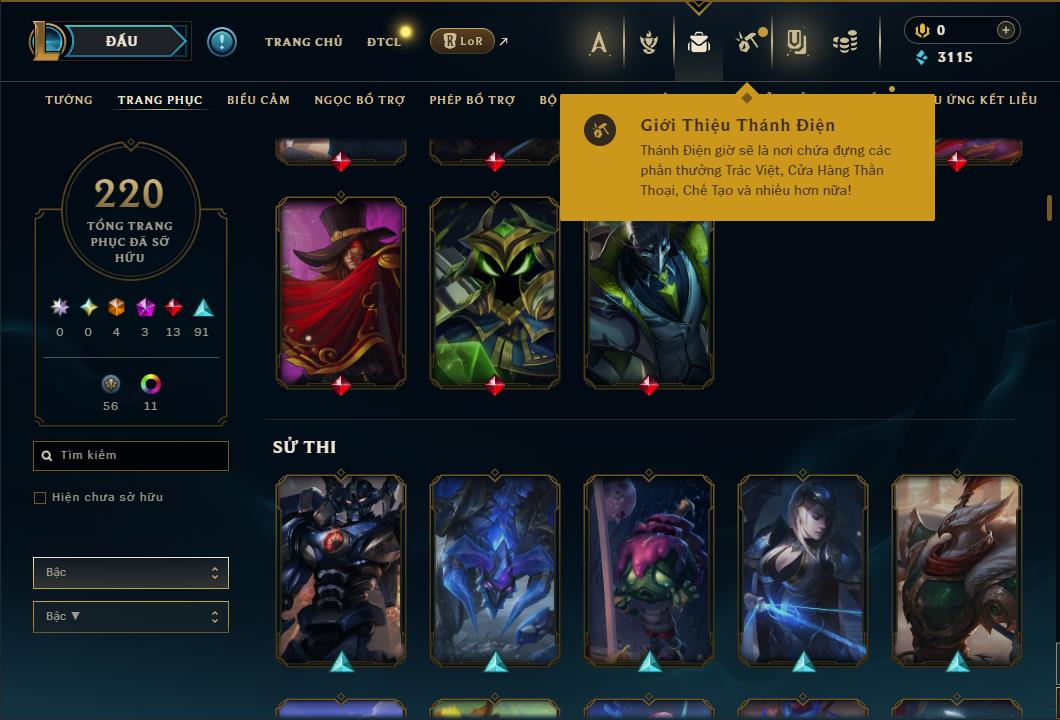1060x720 pixels.
Task: Open the hammer Thánh Điện crafting icon
Action: (x=747, y=42)
